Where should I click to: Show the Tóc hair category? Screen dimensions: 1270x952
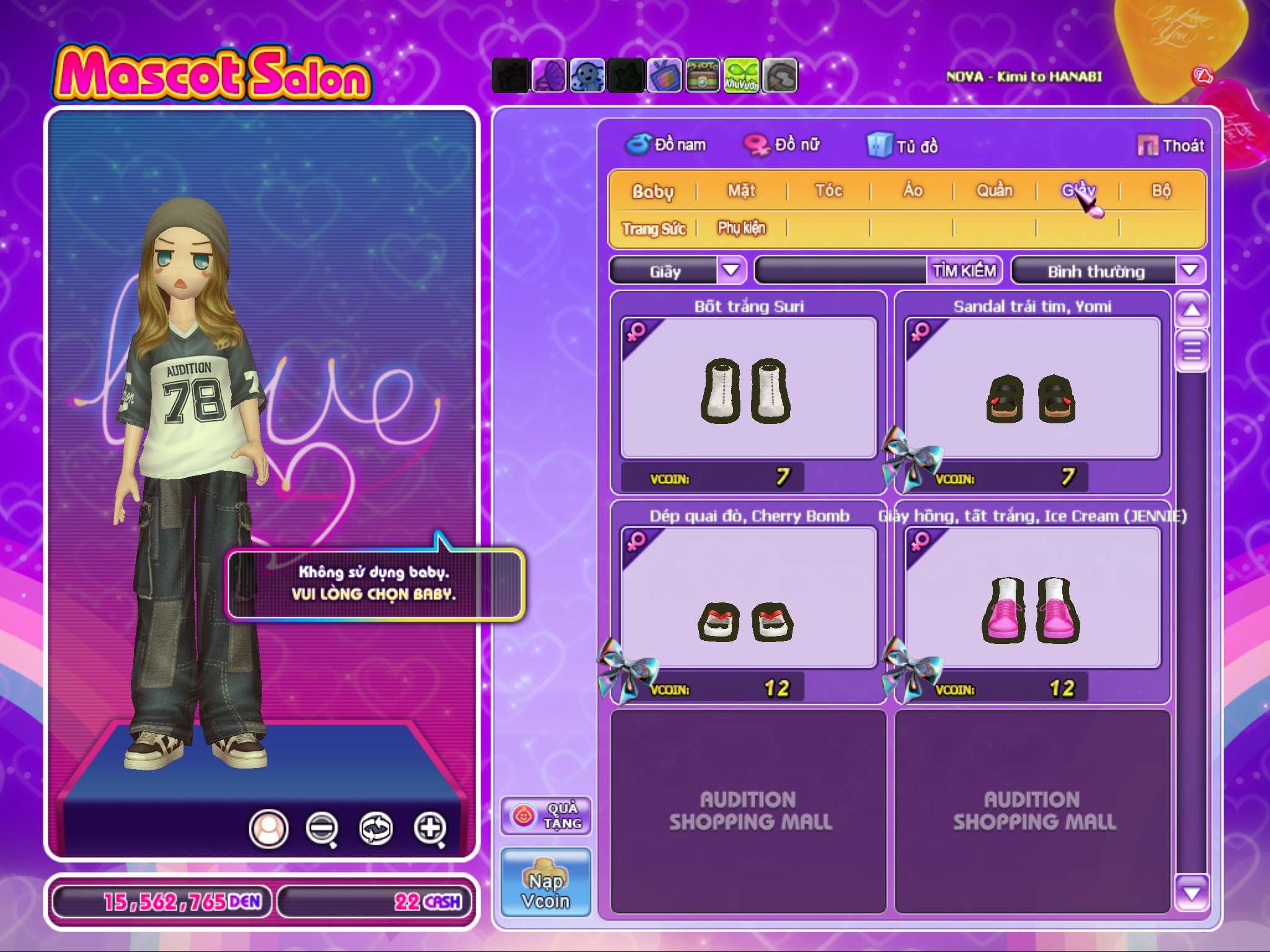[828, 191]
